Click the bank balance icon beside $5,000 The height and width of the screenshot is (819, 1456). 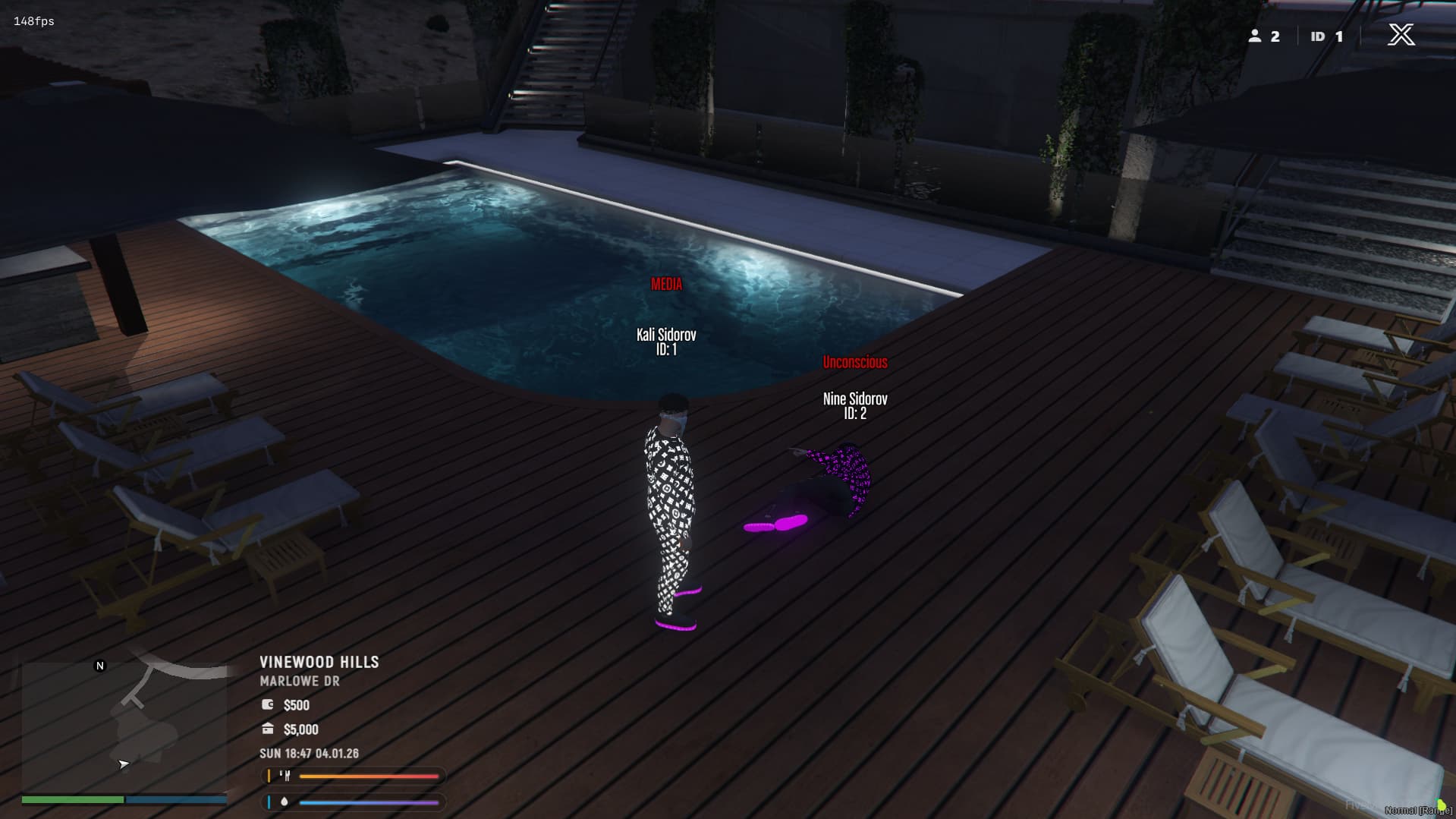(266, 729)
